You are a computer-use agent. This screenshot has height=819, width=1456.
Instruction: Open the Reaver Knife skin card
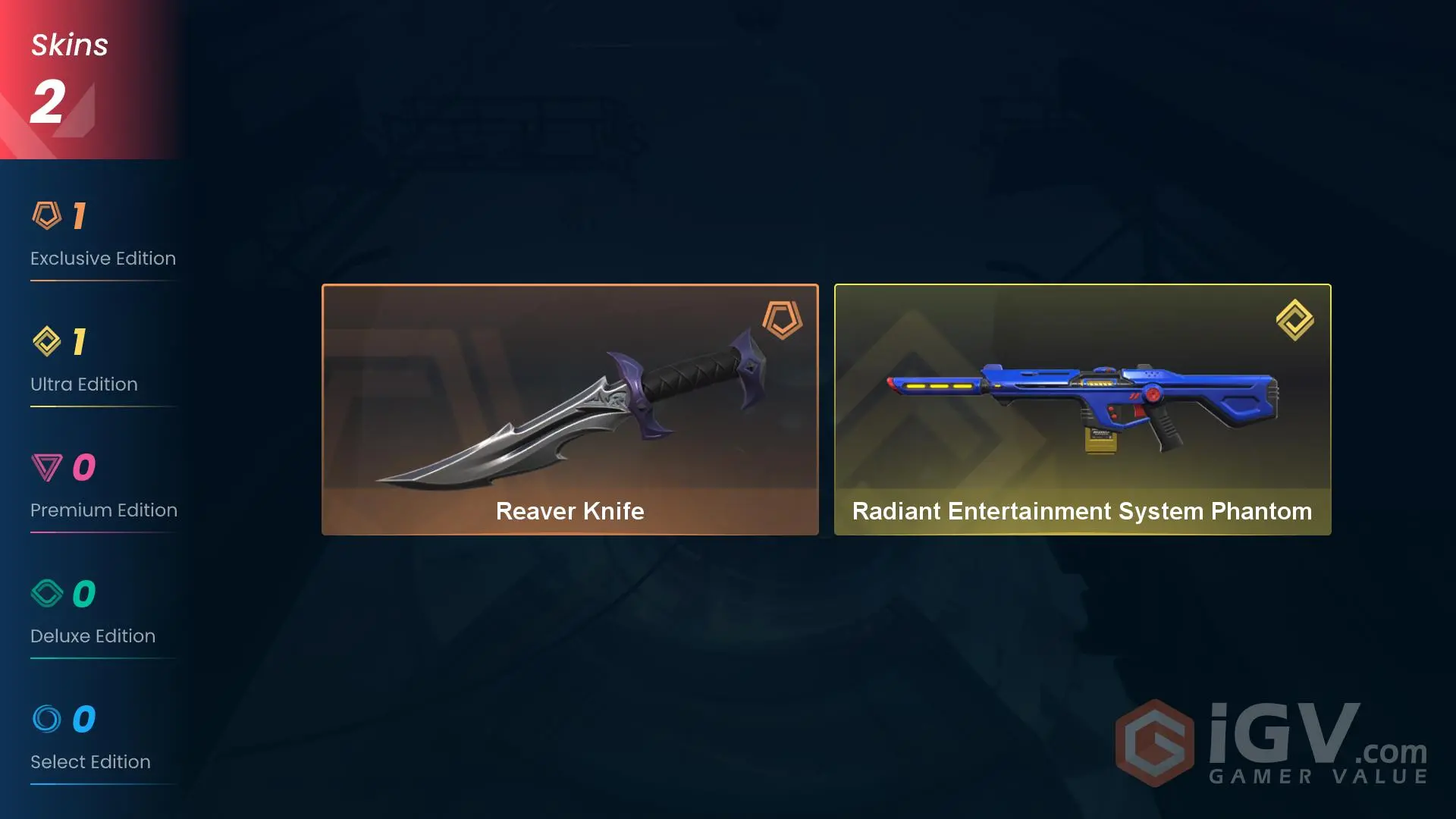[x=570, y=409]
